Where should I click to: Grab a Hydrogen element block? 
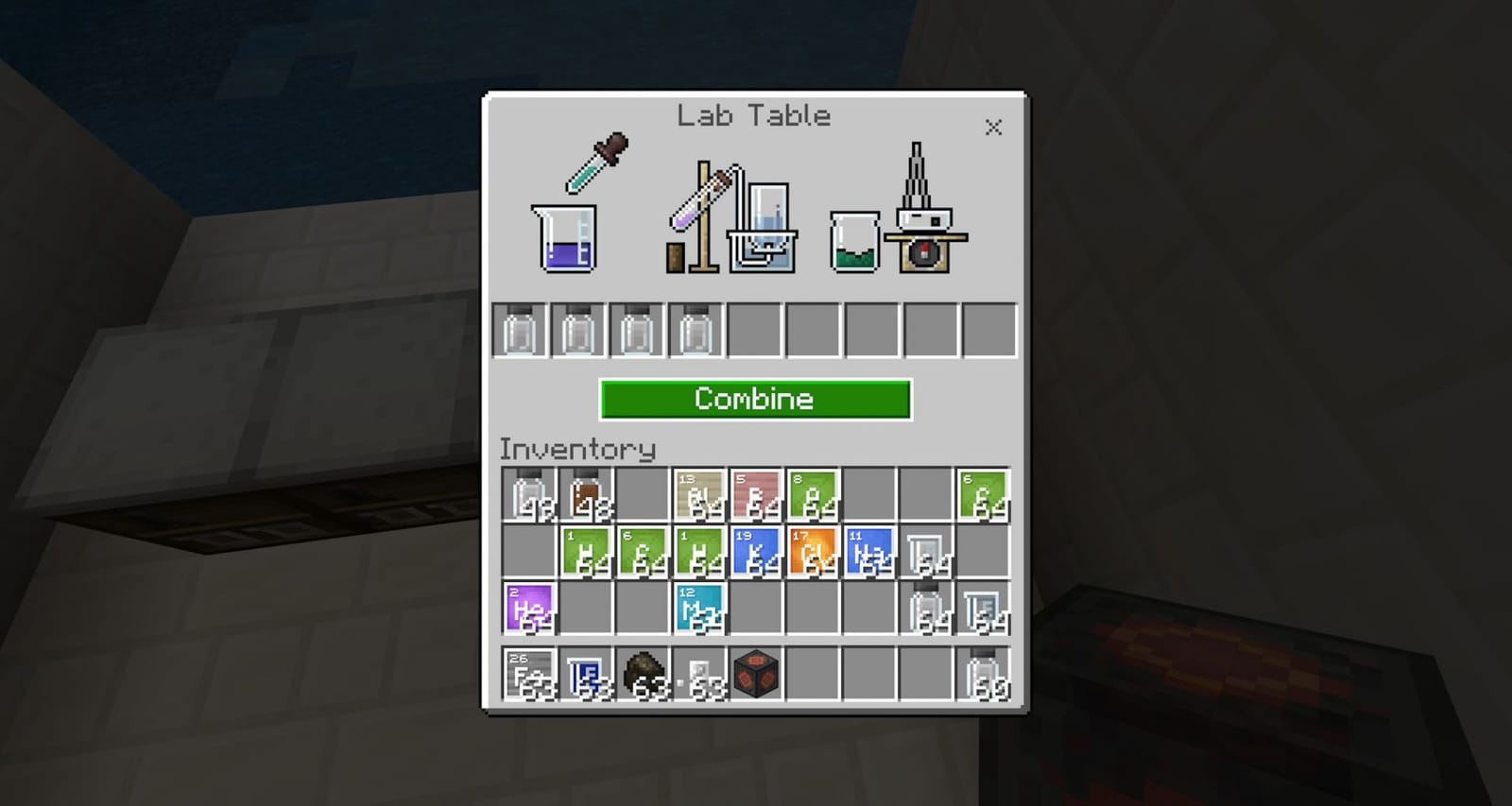pyautogui.click(x=584, y=551)
